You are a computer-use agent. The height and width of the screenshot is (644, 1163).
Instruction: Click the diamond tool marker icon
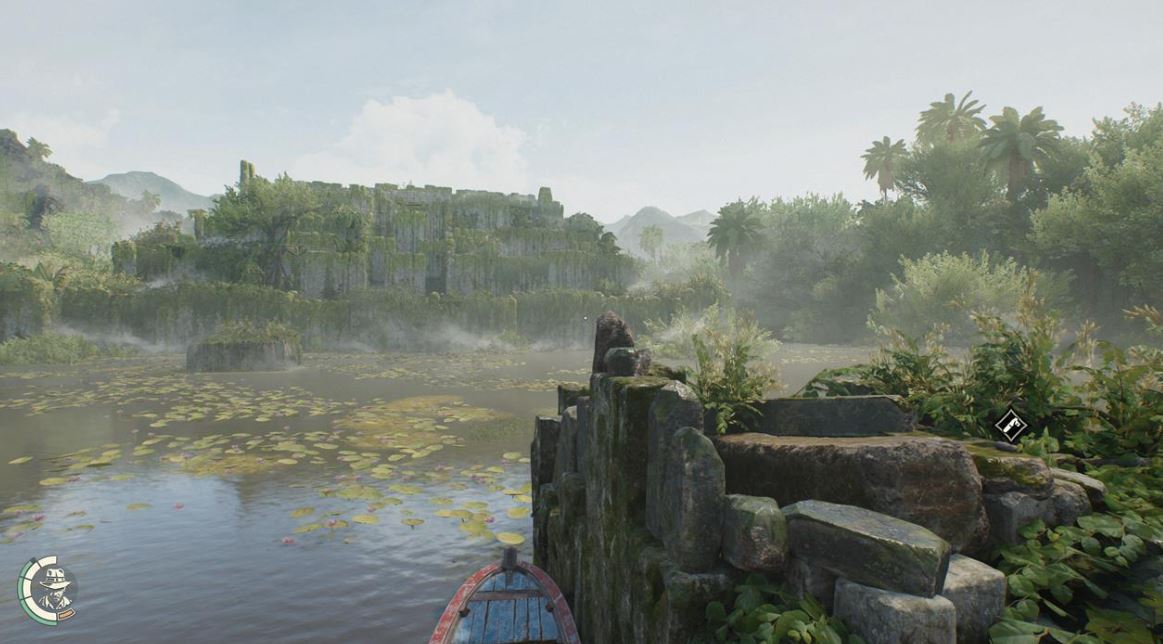click(x=1011, y=425)
